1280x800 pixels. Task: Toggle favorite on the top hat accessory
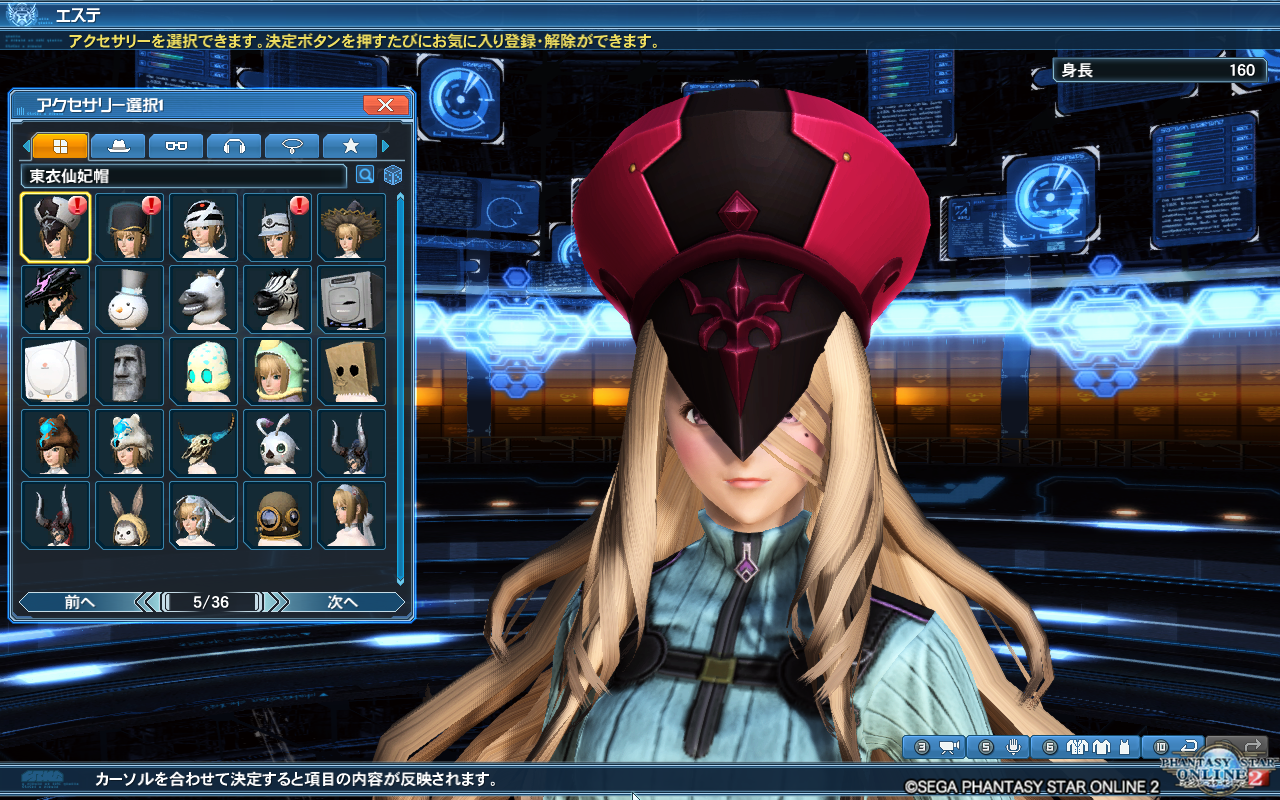coord(129,227)
